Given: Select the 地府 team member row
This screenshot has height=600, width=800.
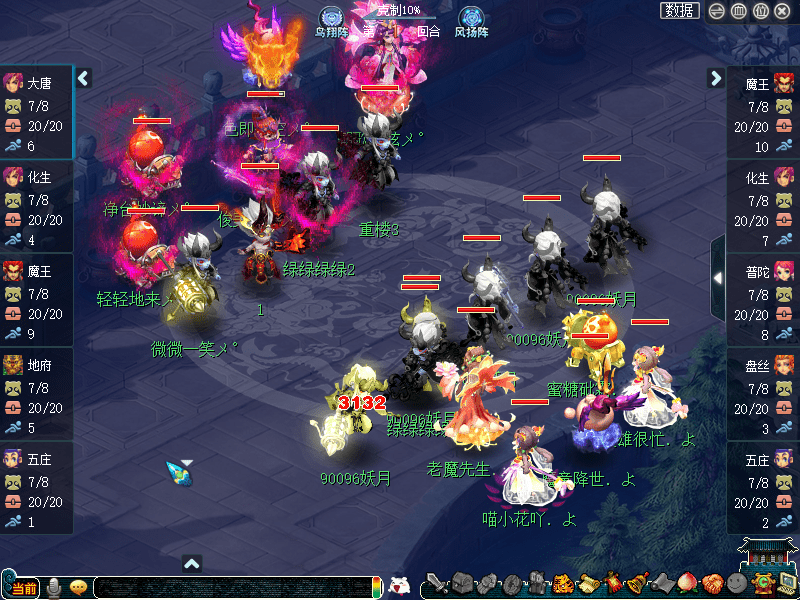Looking at the screenshot, I should coord(37,396).
